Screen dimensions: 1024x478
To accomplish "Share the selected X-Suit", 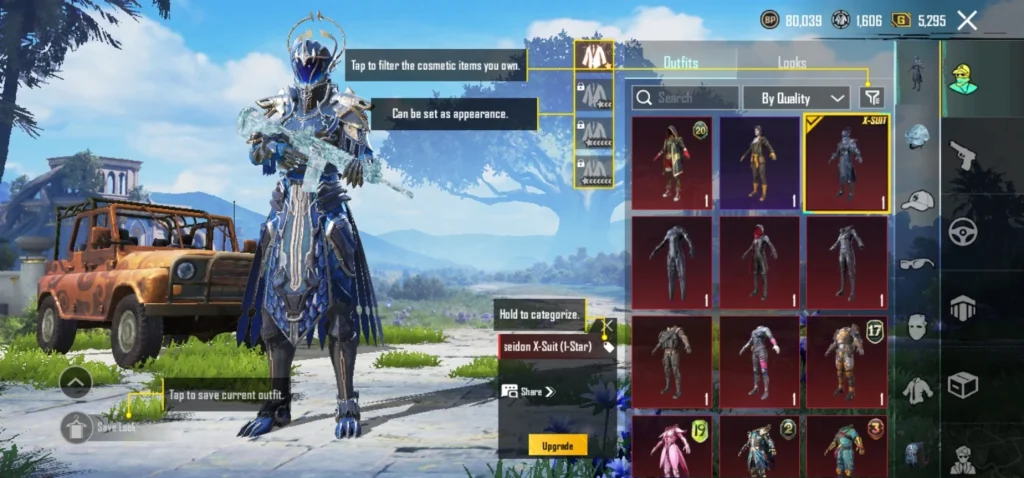I will (x=530, y=392).
